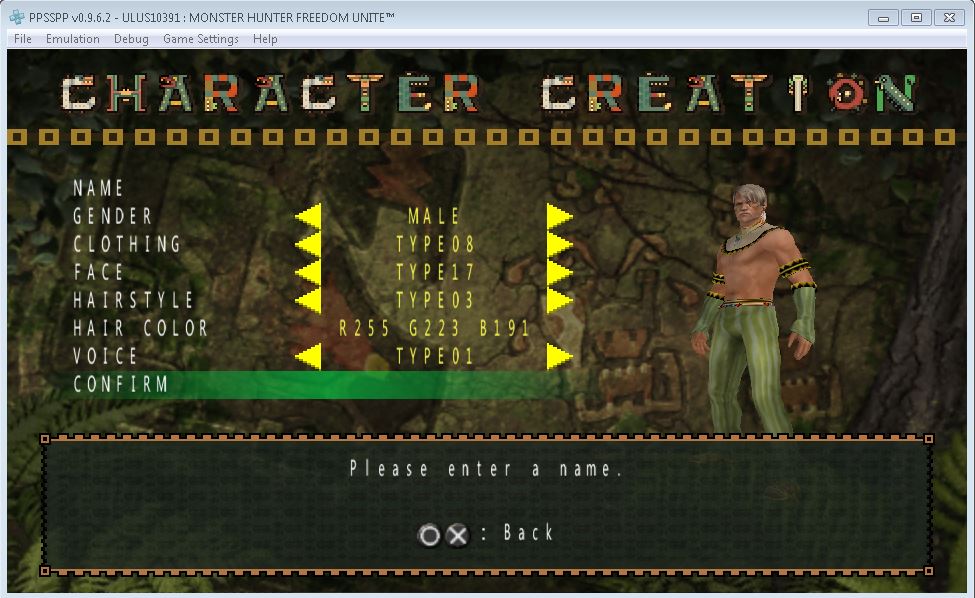Open the Debug menu
975x598 pixels.
click(x=131, y=39)
